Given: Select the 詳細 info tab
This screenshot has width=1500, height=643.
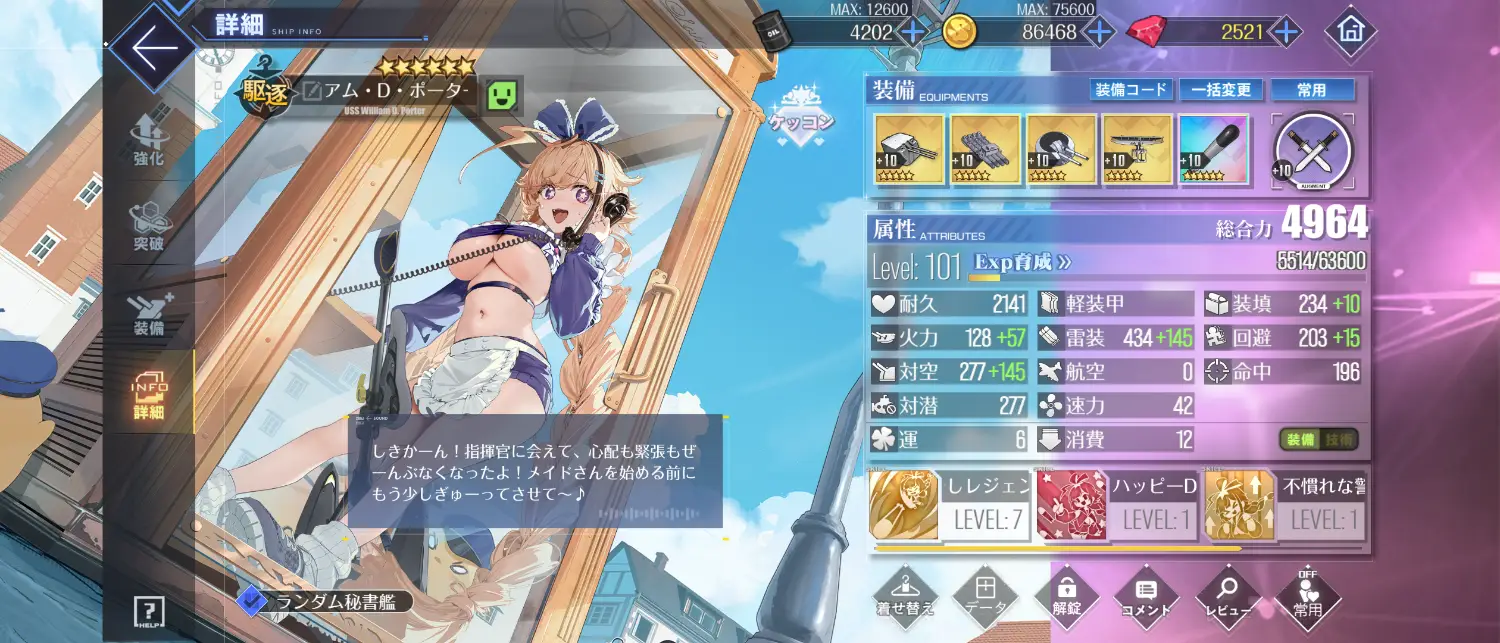Looking at the screenshot, I should tap(149, 396).
